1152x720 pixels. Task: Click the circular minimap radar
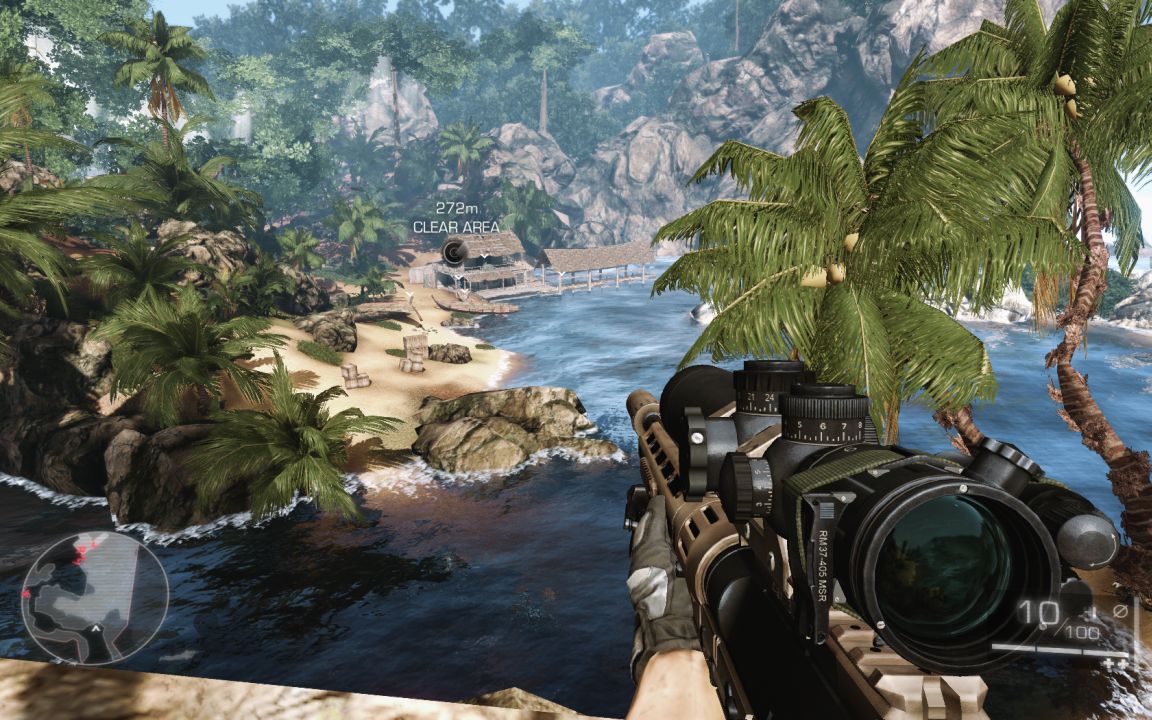tap(94, 597)
